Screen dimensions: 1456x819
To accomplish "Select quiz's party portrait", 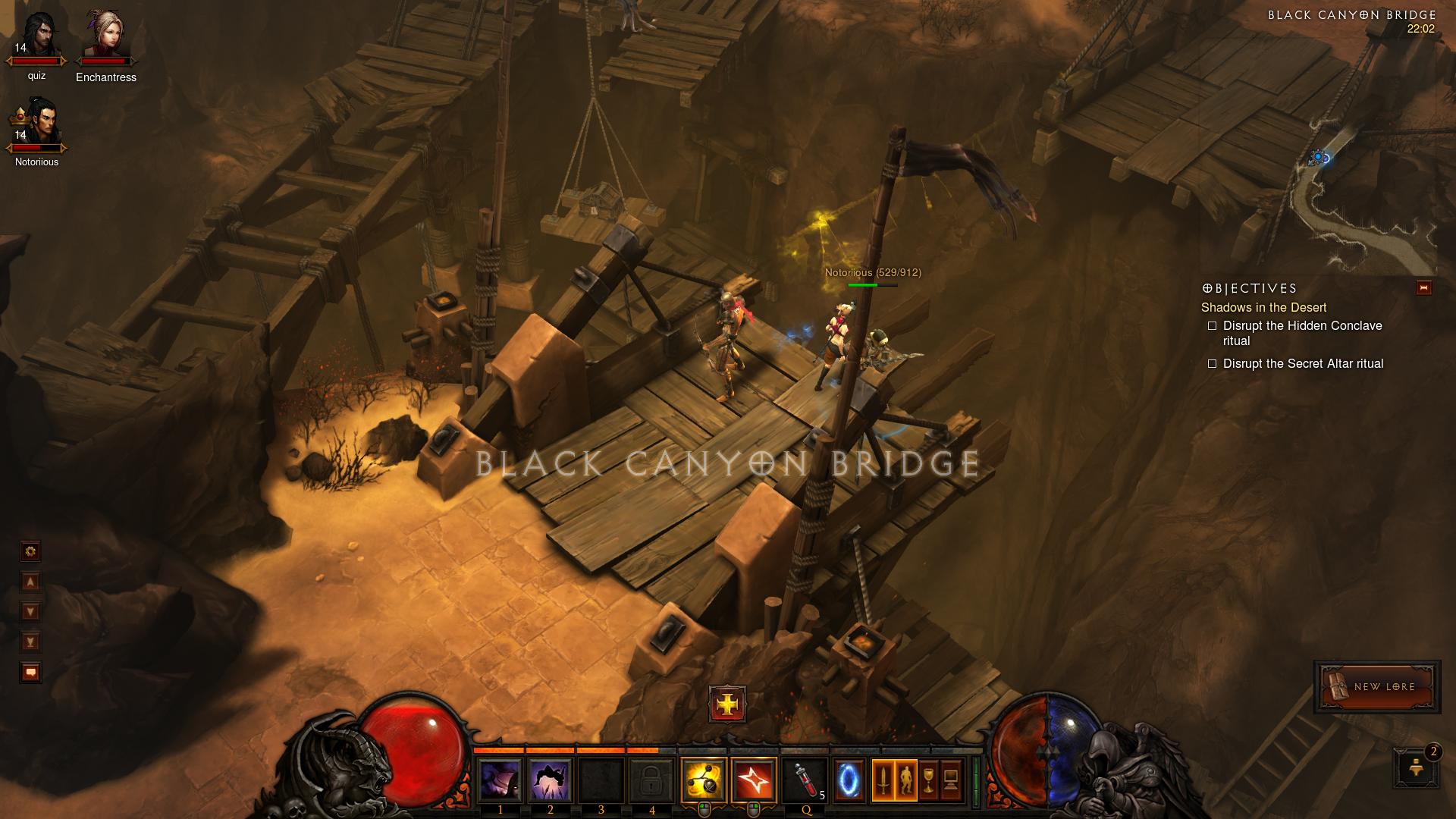I will tap(36, 38).
